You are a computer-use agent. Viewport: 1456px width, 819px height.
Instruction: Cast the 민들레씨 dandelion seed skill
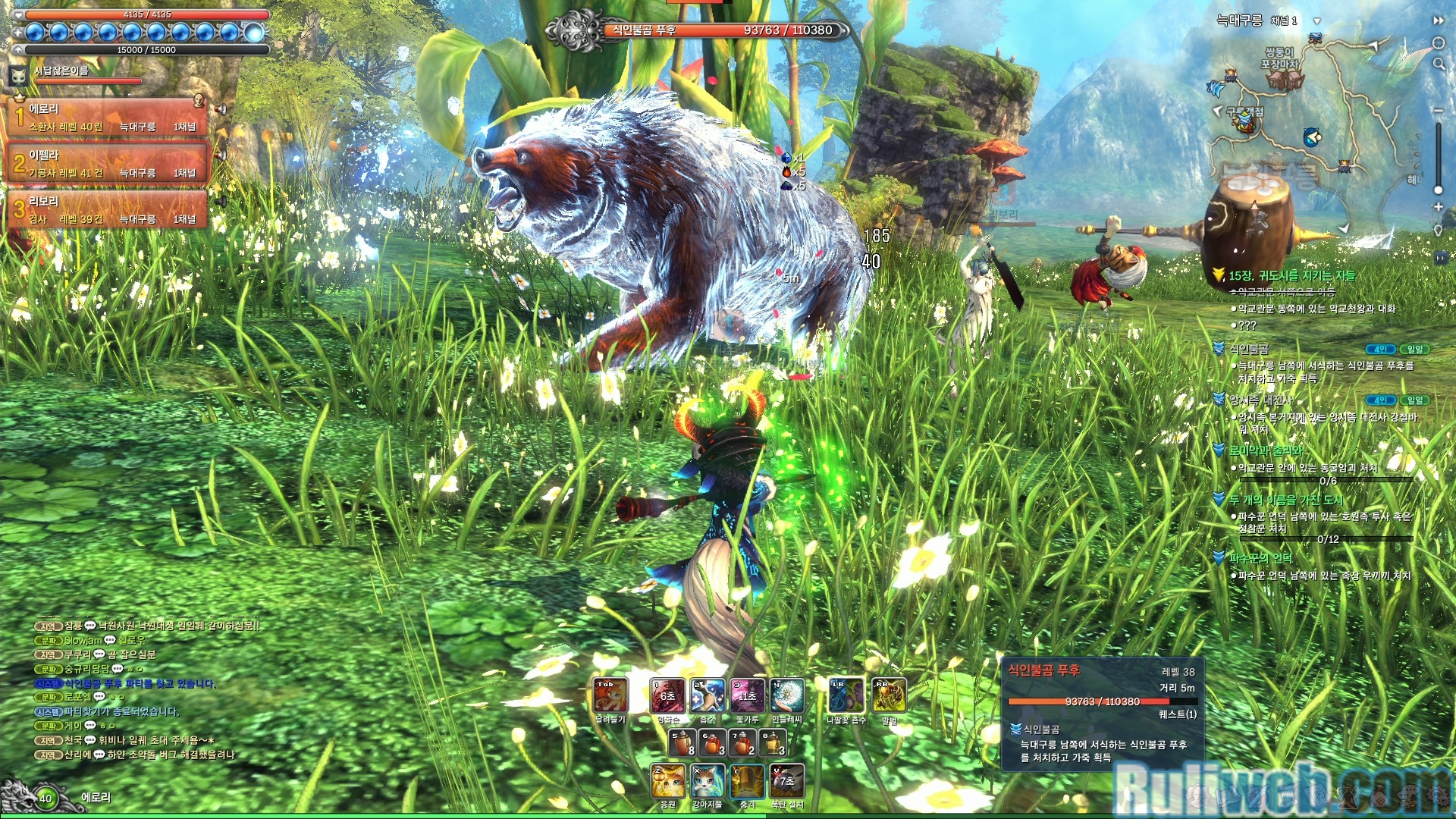786,695
